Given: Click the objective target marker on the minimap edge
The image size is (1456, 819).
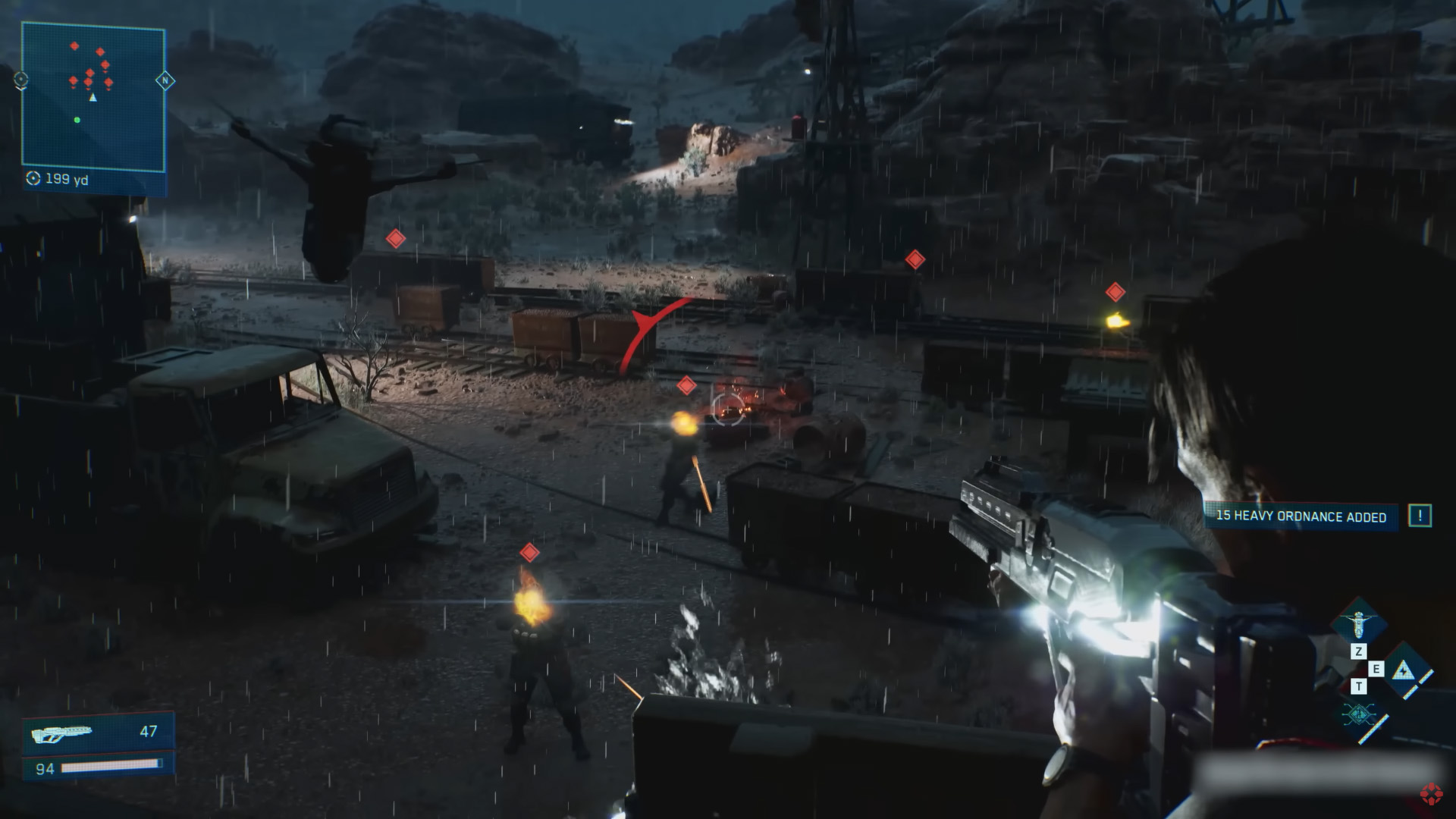Looking at the screenshot, I should point(21,79).
